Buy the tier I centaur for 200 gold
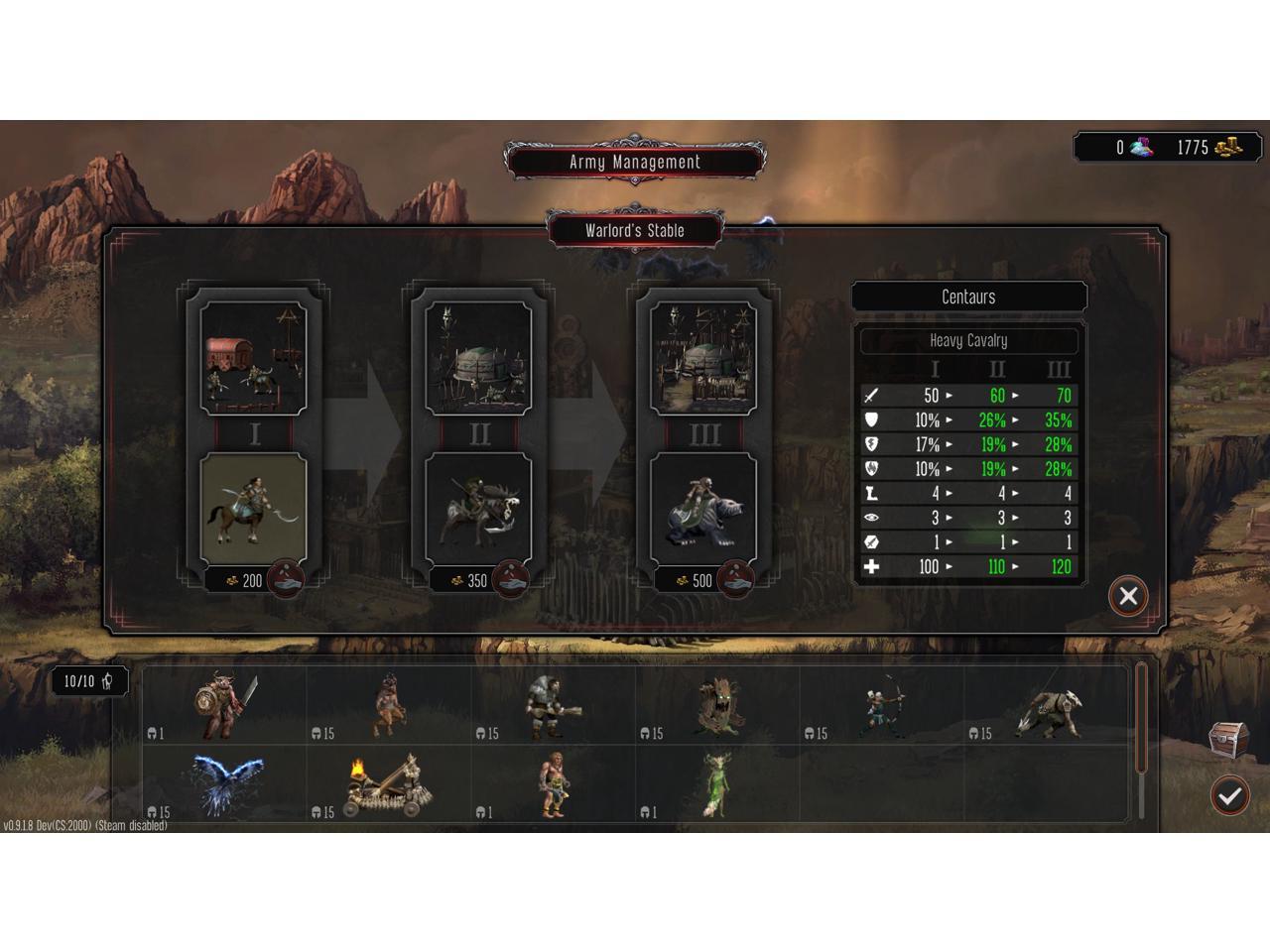 (287, 579)
